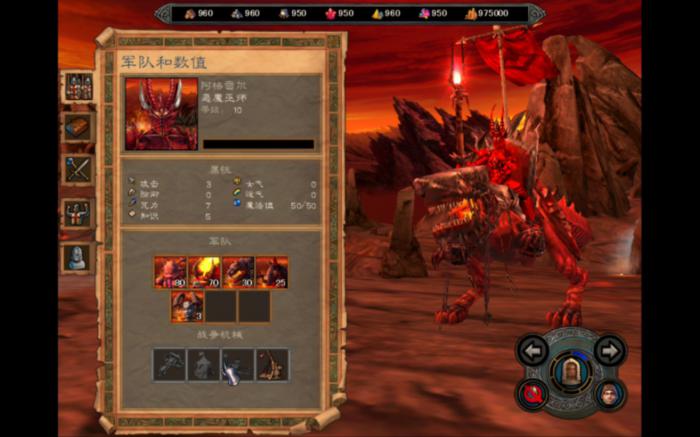The height and width of the screenshot is (437, 700).
Task: Open the crossed weapons skills tab
Action: click(78, 168)
